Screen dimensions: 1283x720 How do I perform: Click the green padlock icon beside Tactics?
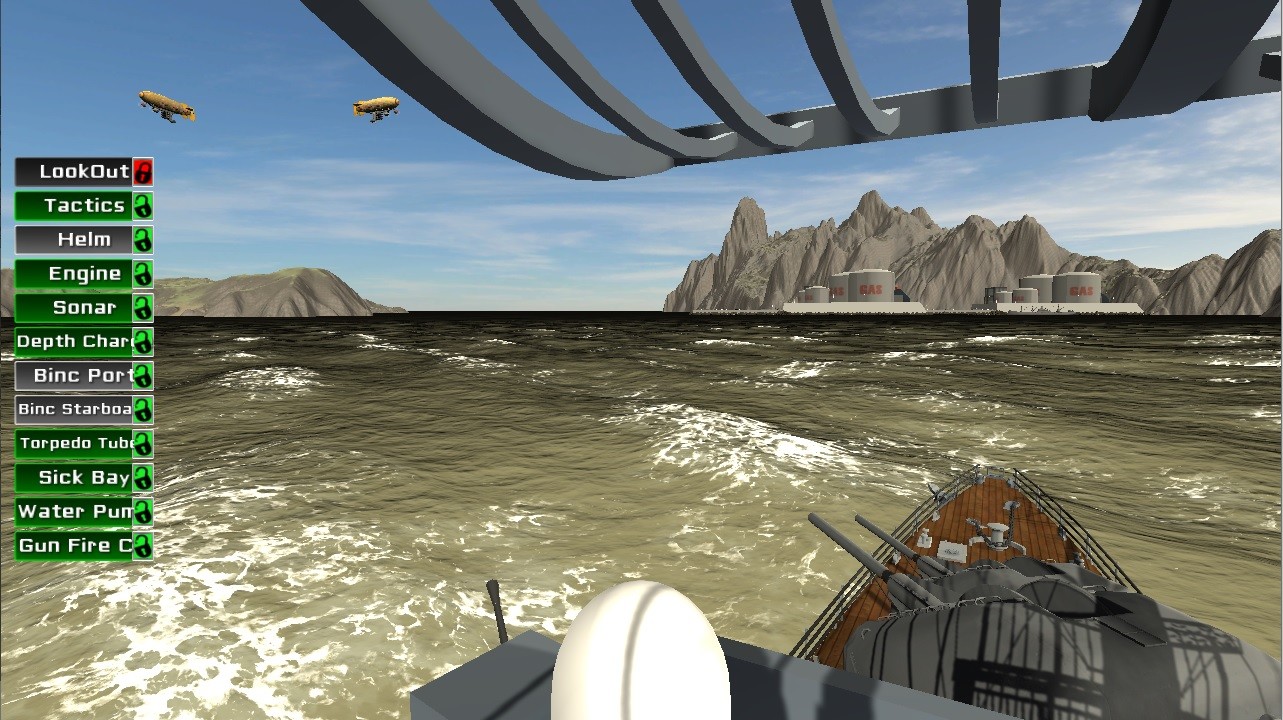(x=143, y=205)
